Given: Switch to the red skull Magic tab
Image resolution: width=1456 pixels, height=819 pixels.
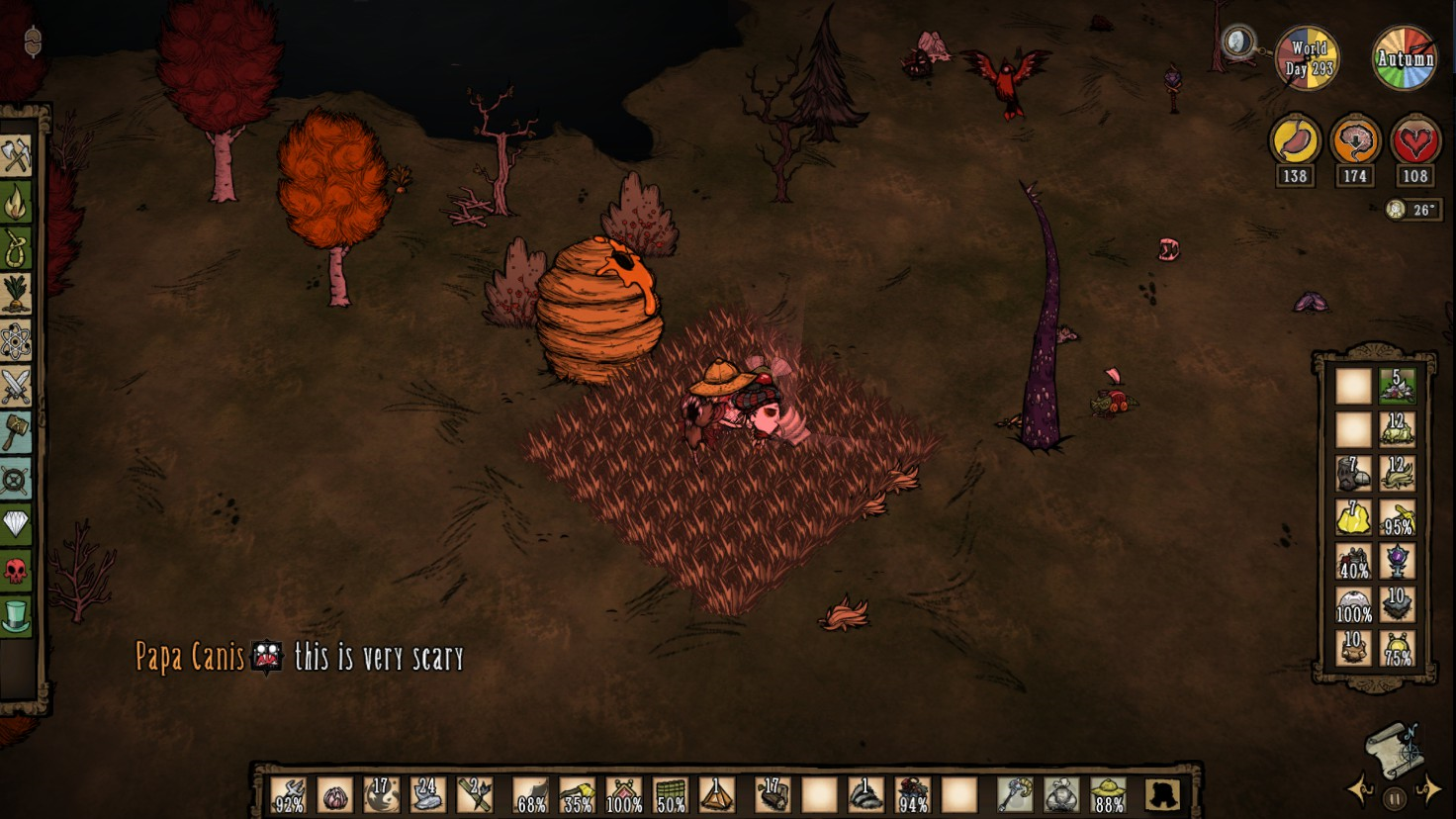Looking at the screenshot, I should pyautogui.click(x=17, y=571).
